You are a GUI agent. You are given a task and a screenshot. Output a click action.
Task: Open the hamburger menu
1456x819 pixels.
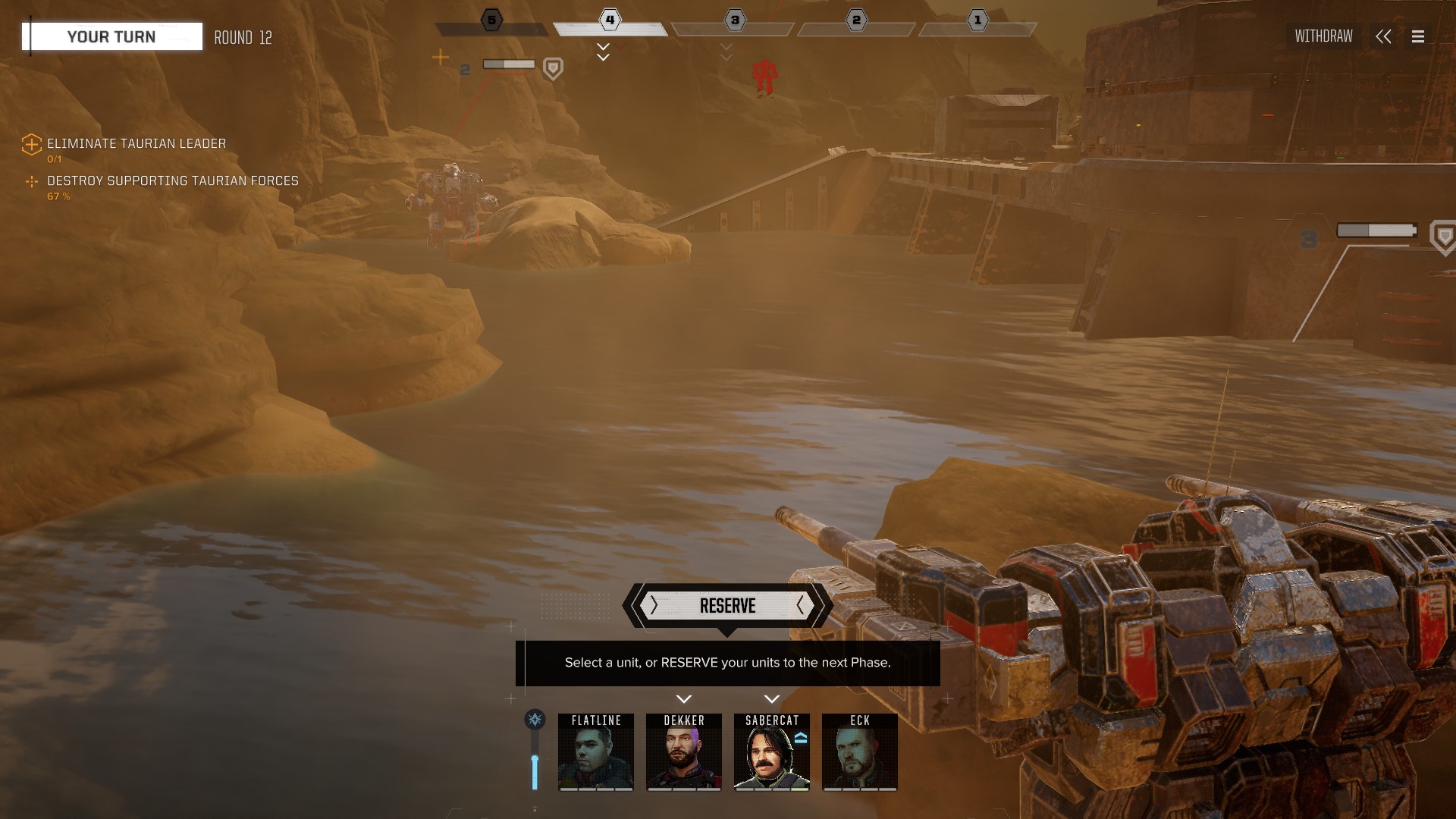pyautogui.click(x=1418, y=36)
